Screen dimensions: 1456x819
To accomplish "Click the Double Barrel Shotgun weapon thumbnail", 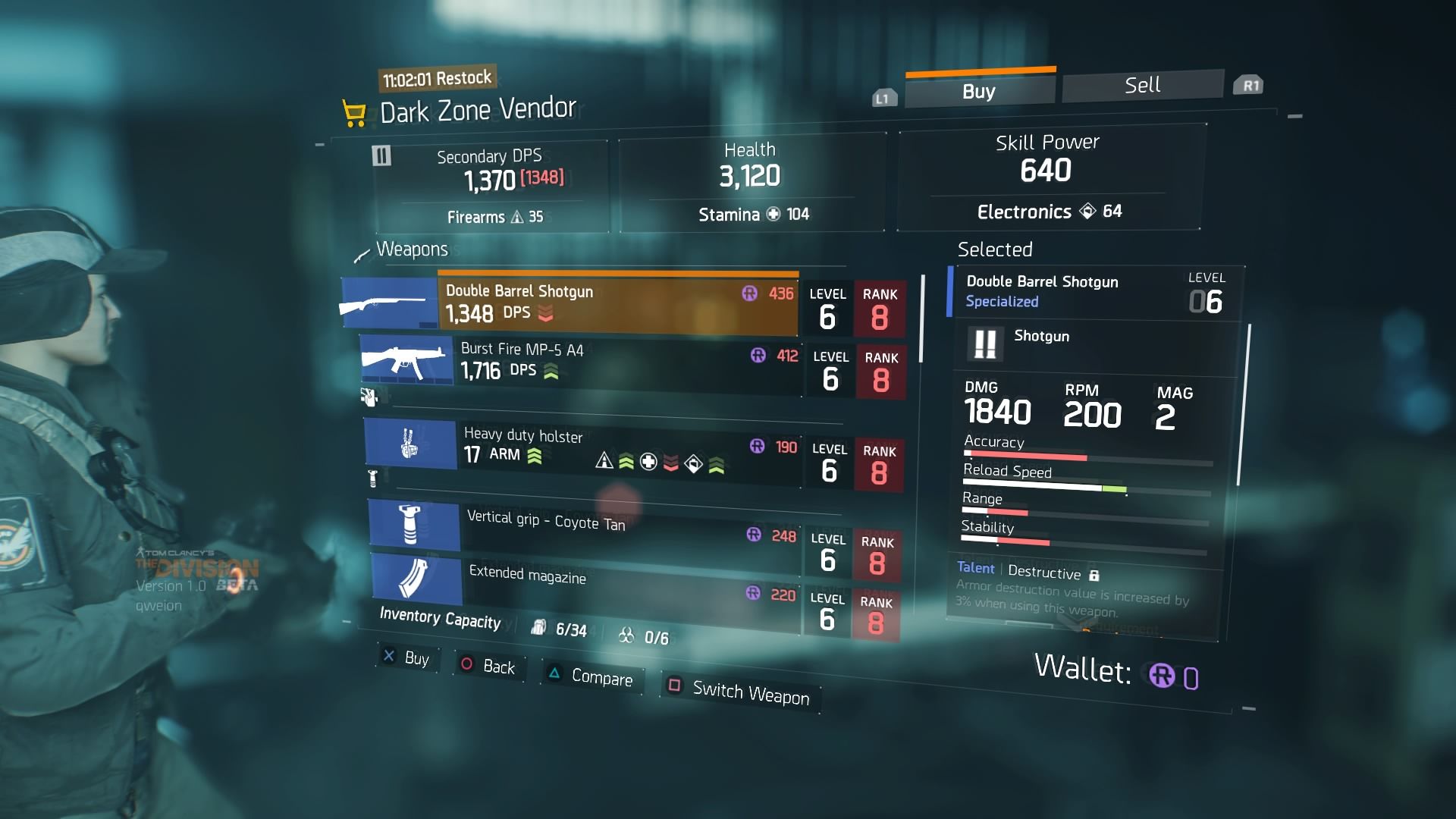I will click(x=389, y=303).
